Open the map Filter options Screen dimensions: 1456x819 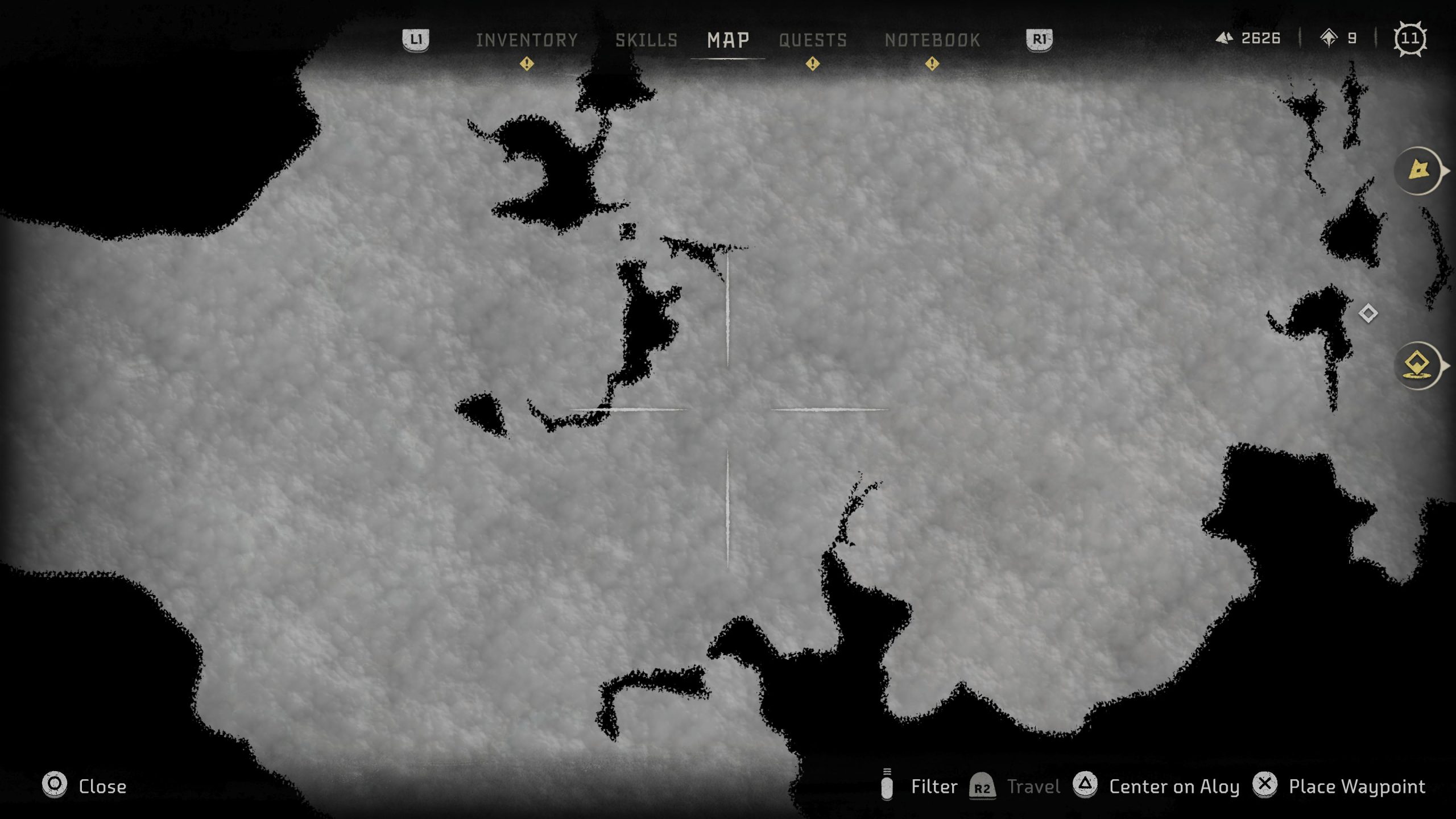(x=933, y=786)
